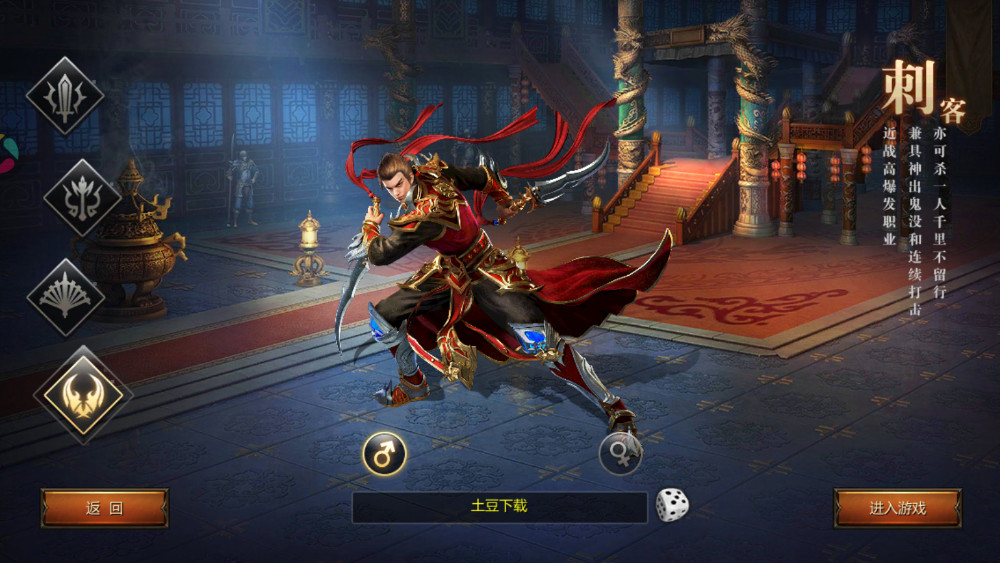The image size is (1000, 563).
Task: Choose the male gender symbol
Action: (x=384, y=454)
